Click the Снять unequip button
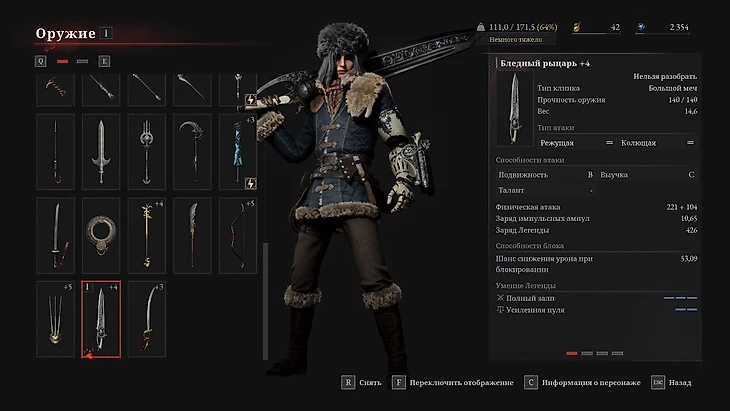 tap(361, 382)
